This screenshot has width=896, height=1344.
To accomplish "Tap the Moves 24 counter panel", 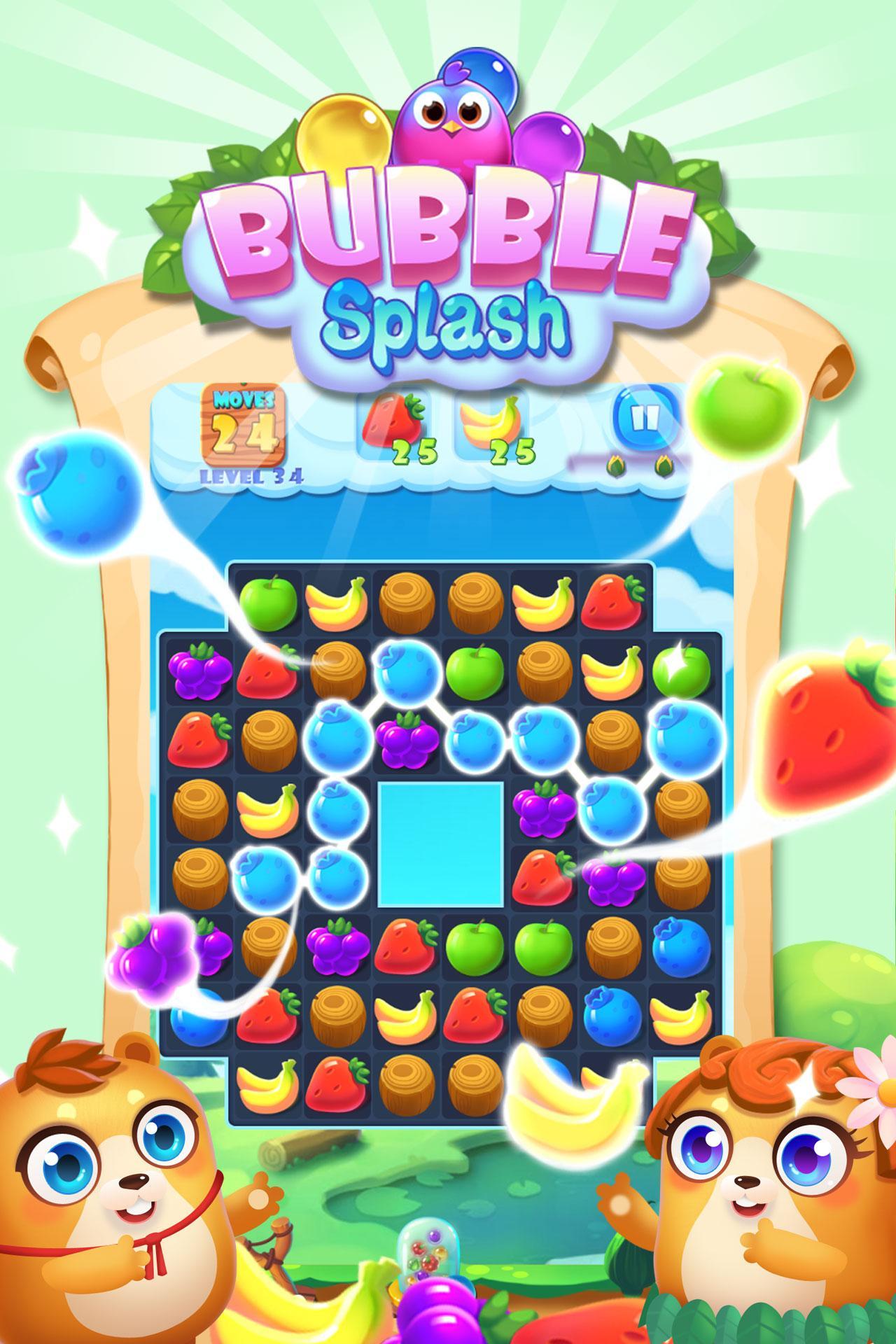I will 245,423.
